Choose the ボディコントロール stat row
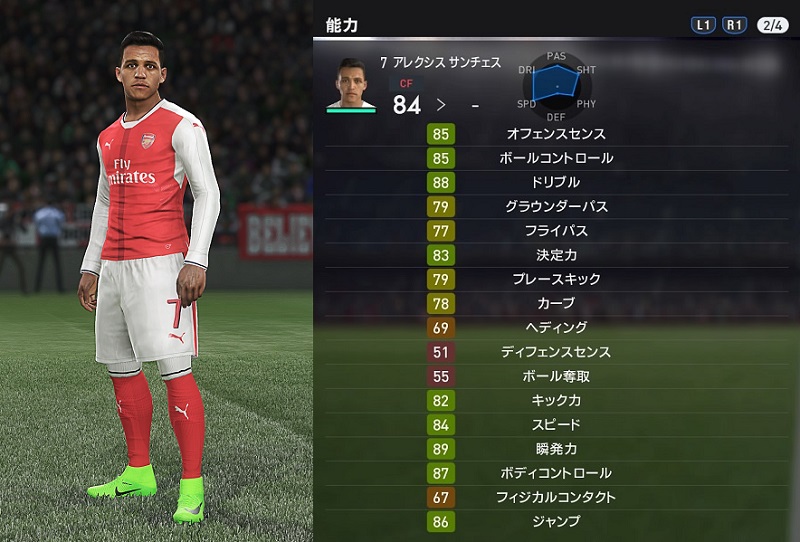This screenshot has height=542, width=800. 555,473
